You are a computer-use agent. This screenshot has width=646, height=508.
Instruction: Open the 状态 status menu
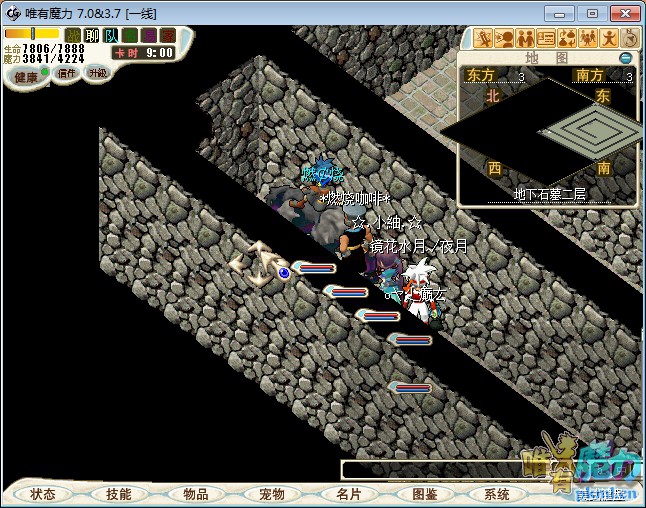pos(43,494)
